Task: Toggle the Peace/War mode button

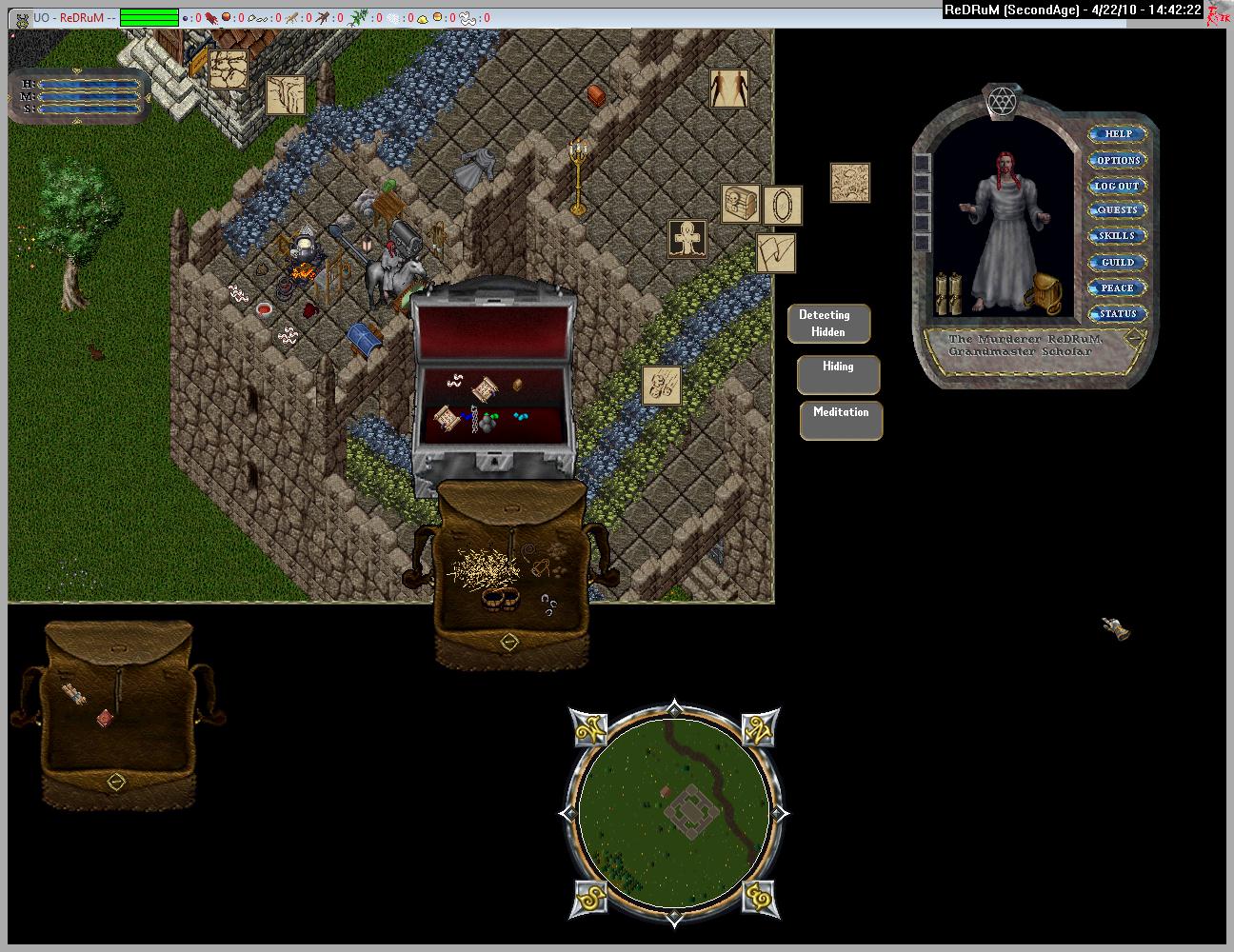Action: 1118,288
